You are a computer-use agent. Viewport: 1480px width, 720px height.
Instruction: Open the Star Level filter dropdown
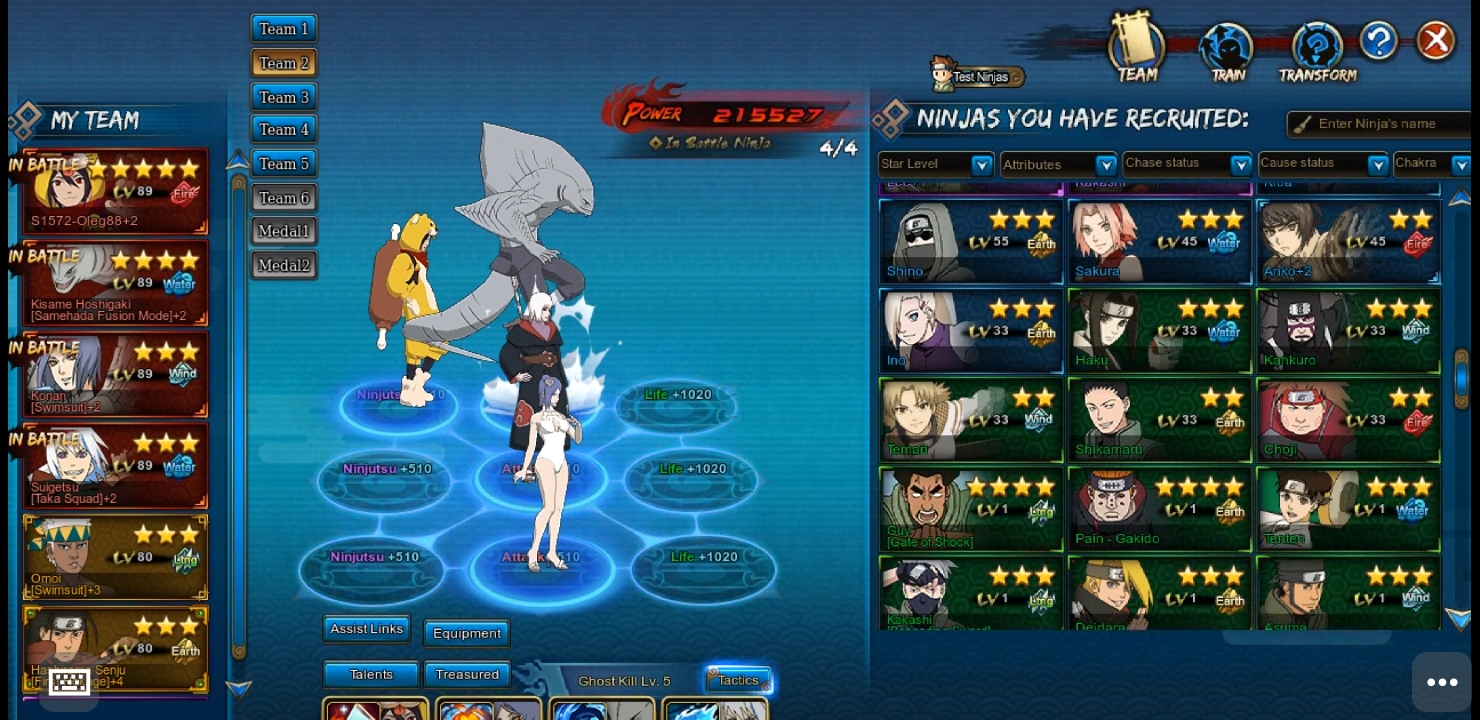(935, 164)
